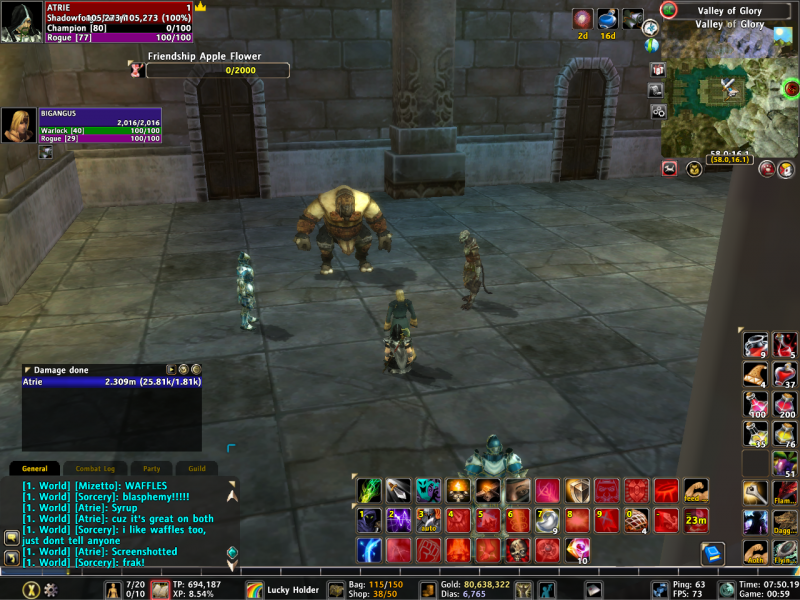This screenshot has width=800, height=600.
Task: Open the gears settings icon beside minimap
Action: coord(658,111)
